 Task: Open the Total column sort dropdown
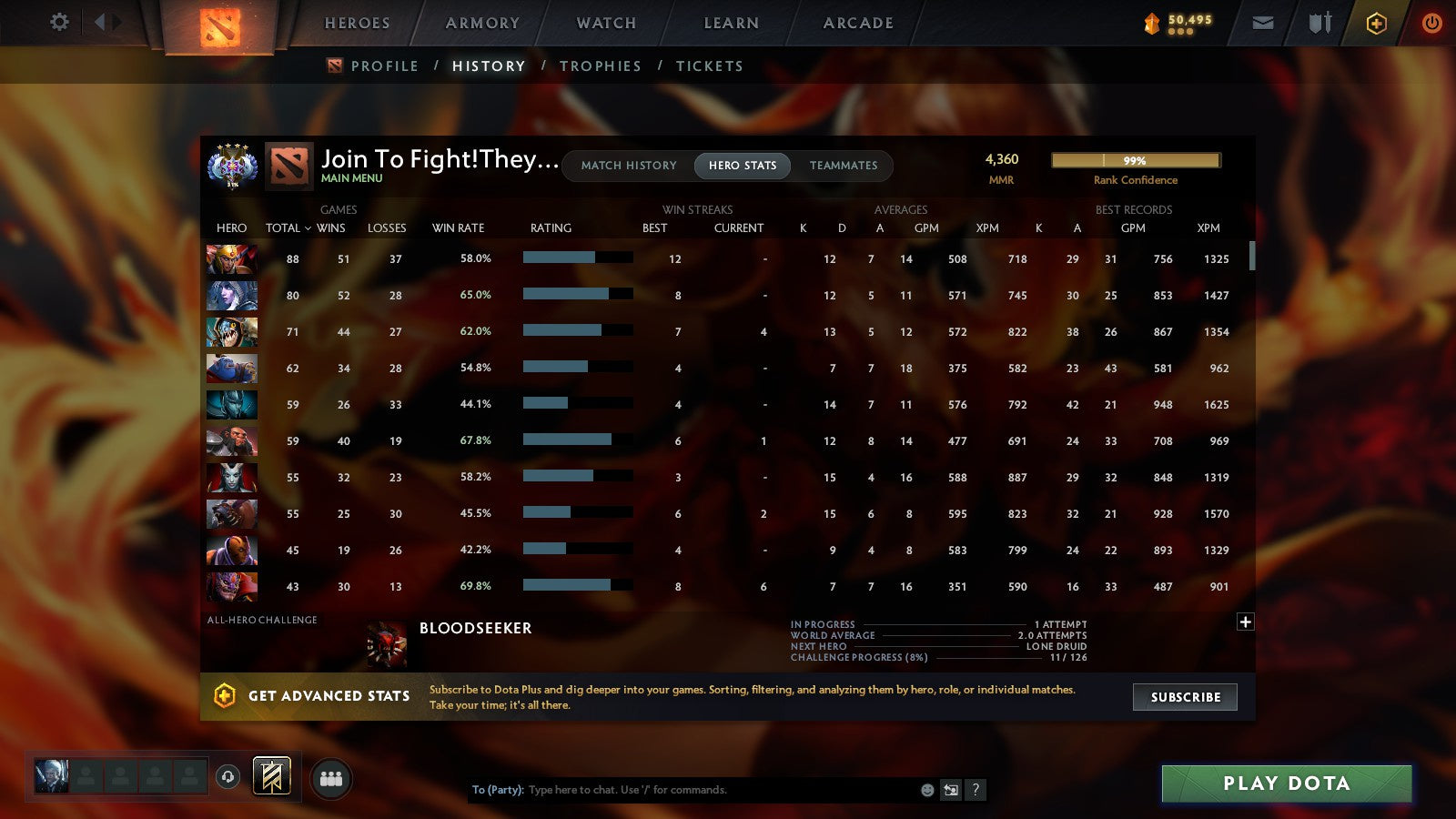[x=288, y=228]
